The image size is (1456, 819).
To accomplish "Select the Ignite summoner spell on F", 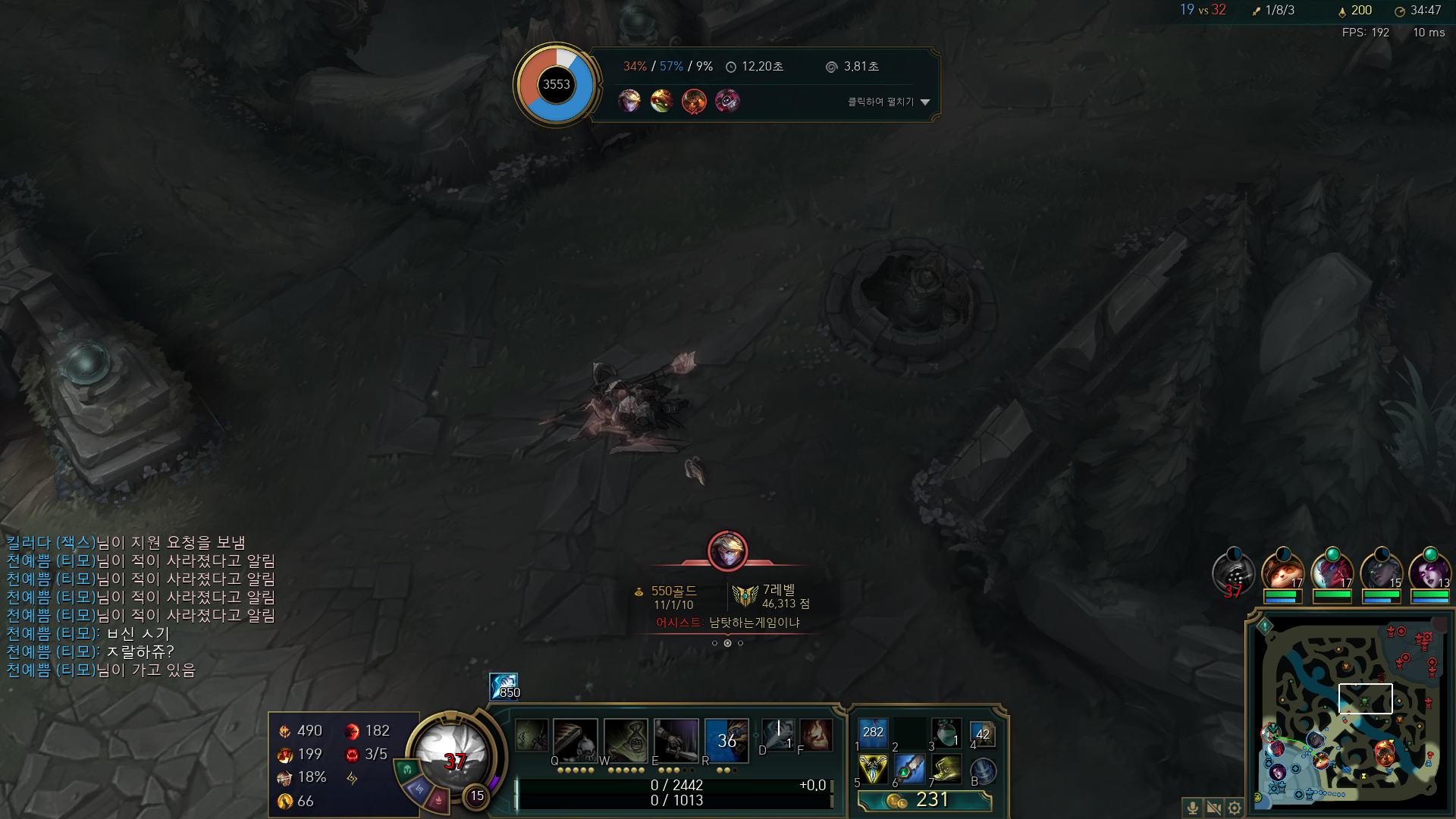I will (816, 734).
